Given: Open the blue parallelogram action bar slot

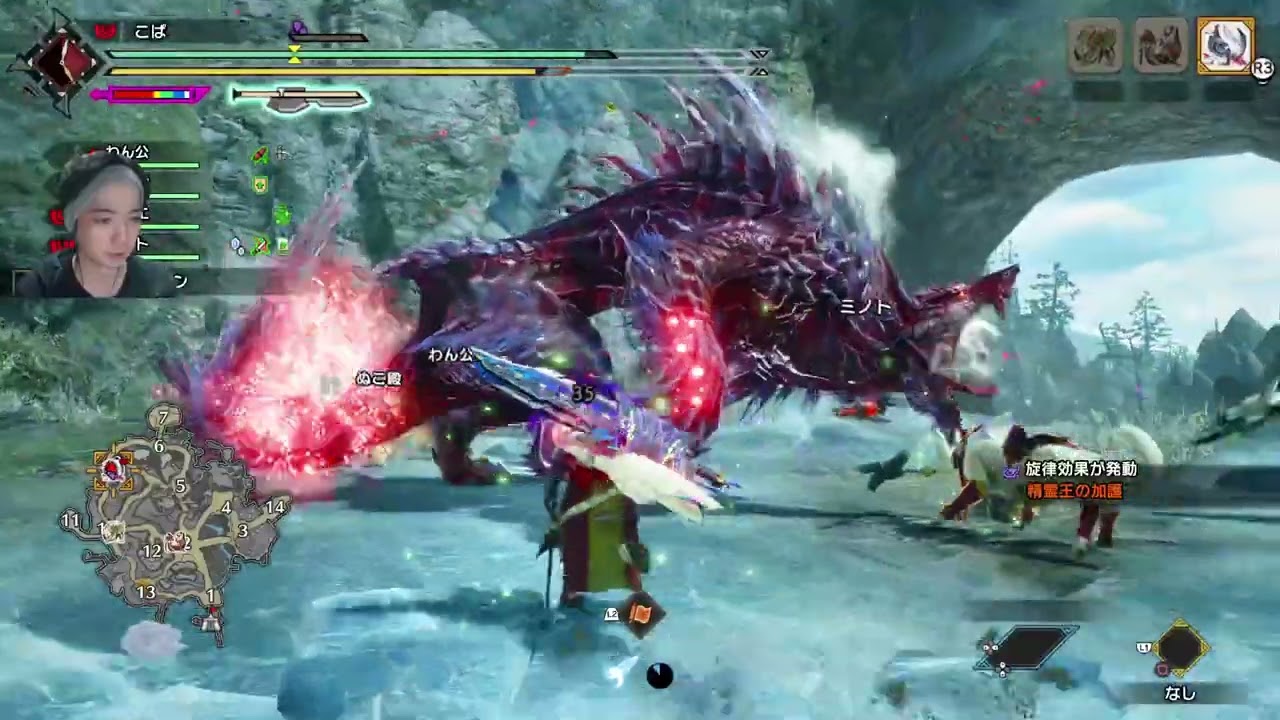Looking at the screenshot, I should pyautogui.click(x=1032, y=647).
